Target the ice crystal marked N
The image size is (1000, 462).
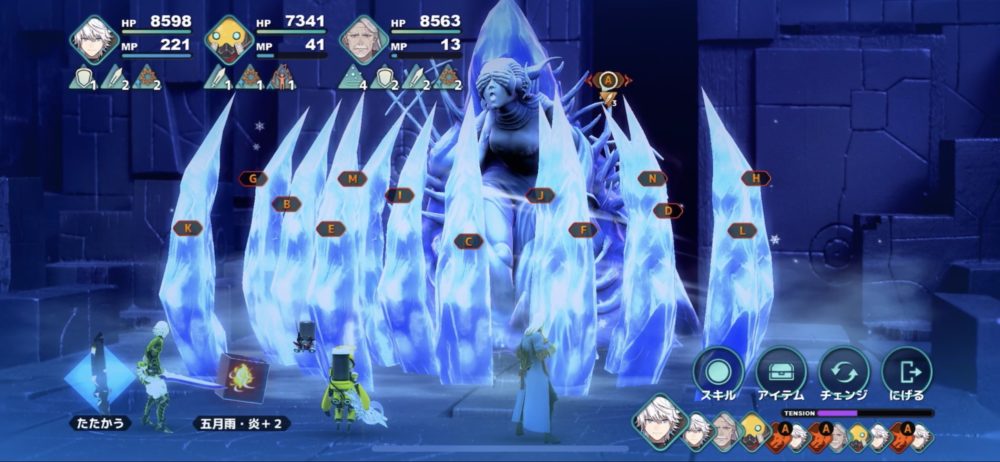tap(652, 179)
